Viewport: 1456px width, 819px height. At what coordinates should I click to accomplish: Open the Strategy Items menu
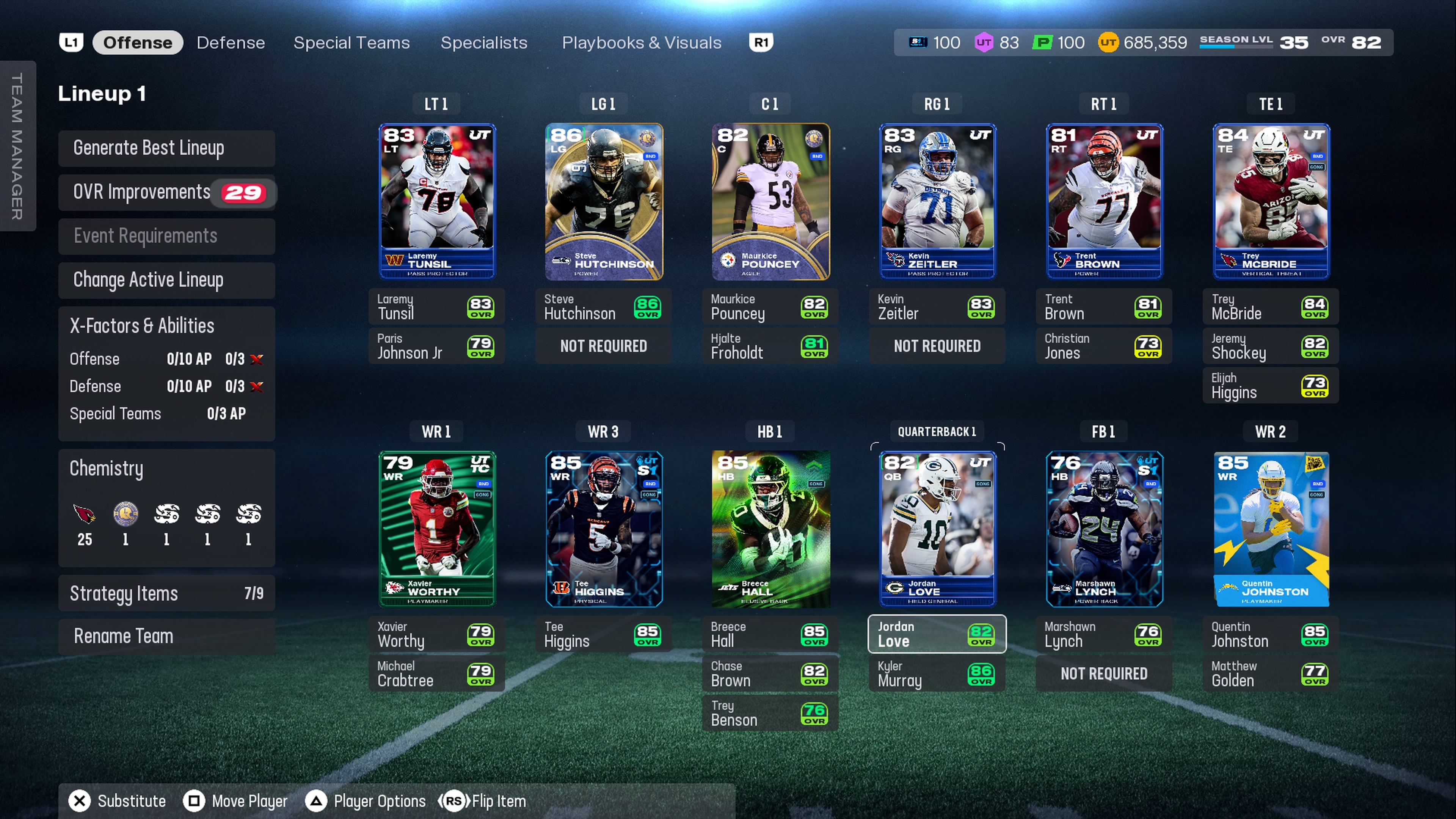coord(166,593)
